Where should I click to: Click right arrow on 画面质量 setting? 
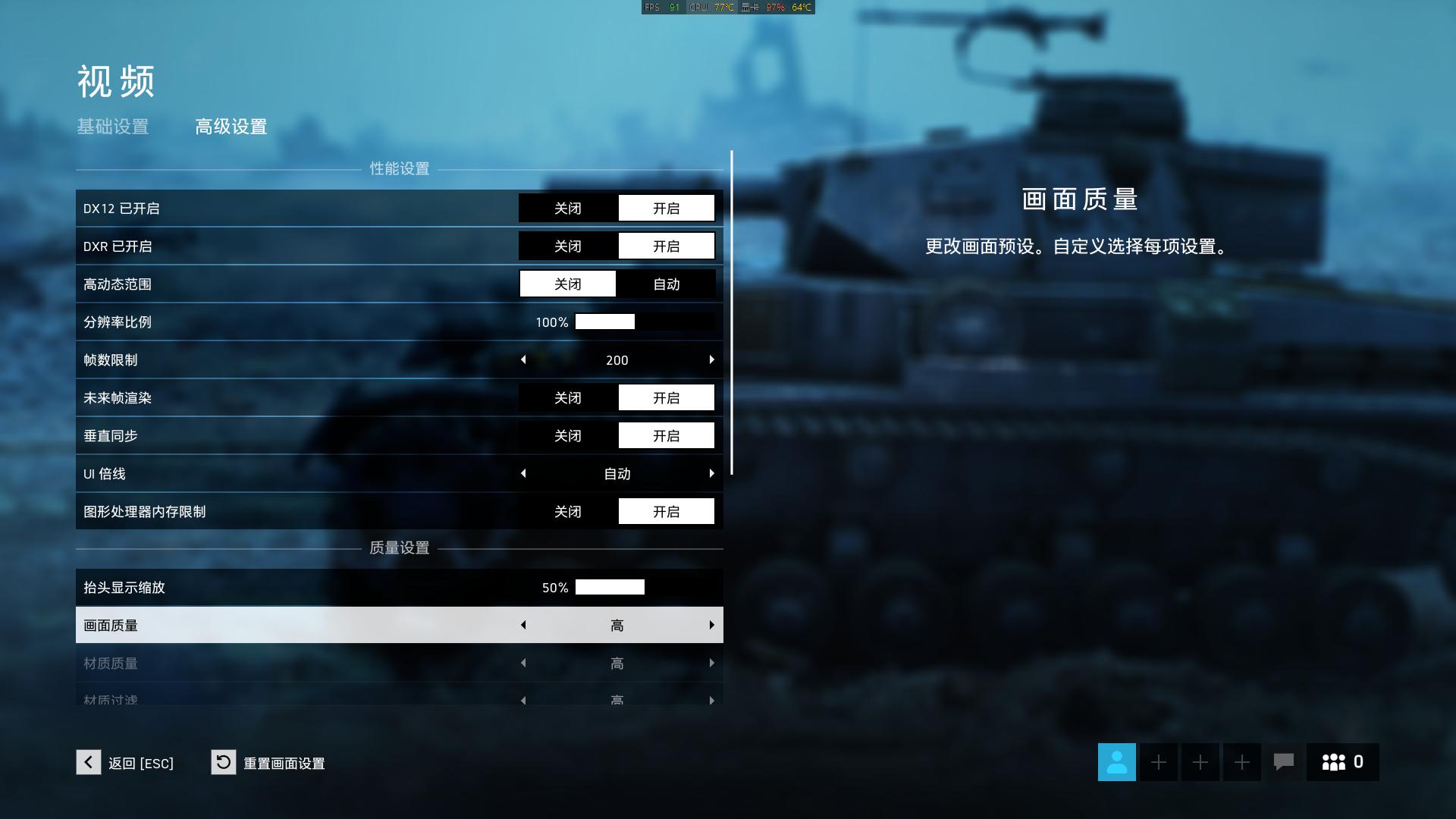point(711,624)
